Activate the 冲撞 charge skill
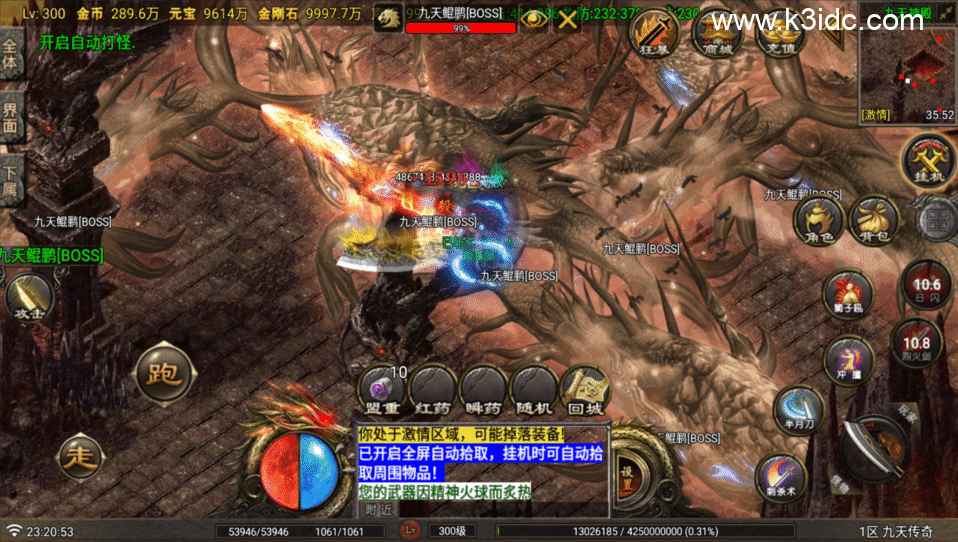 point(848,359)
